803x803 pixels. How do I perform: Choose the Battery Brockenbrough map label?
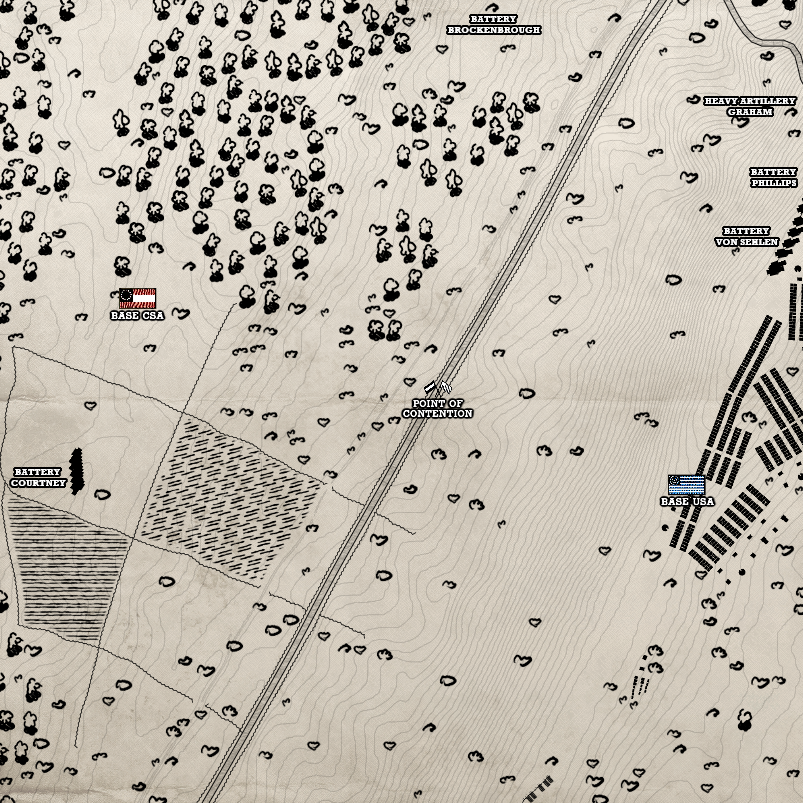point(493,25)
